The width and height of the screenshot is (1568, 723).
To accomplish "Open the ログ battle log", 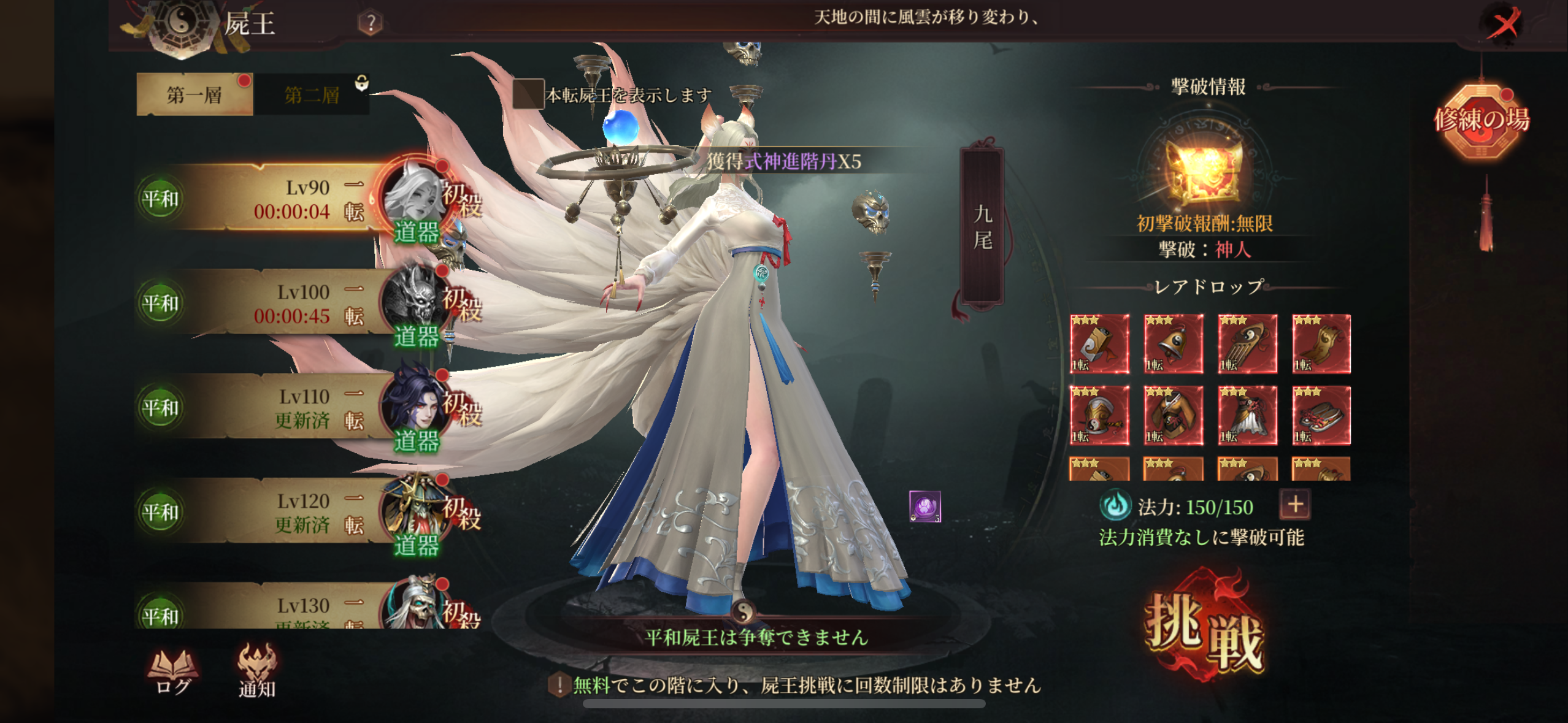I will (173, 673).
